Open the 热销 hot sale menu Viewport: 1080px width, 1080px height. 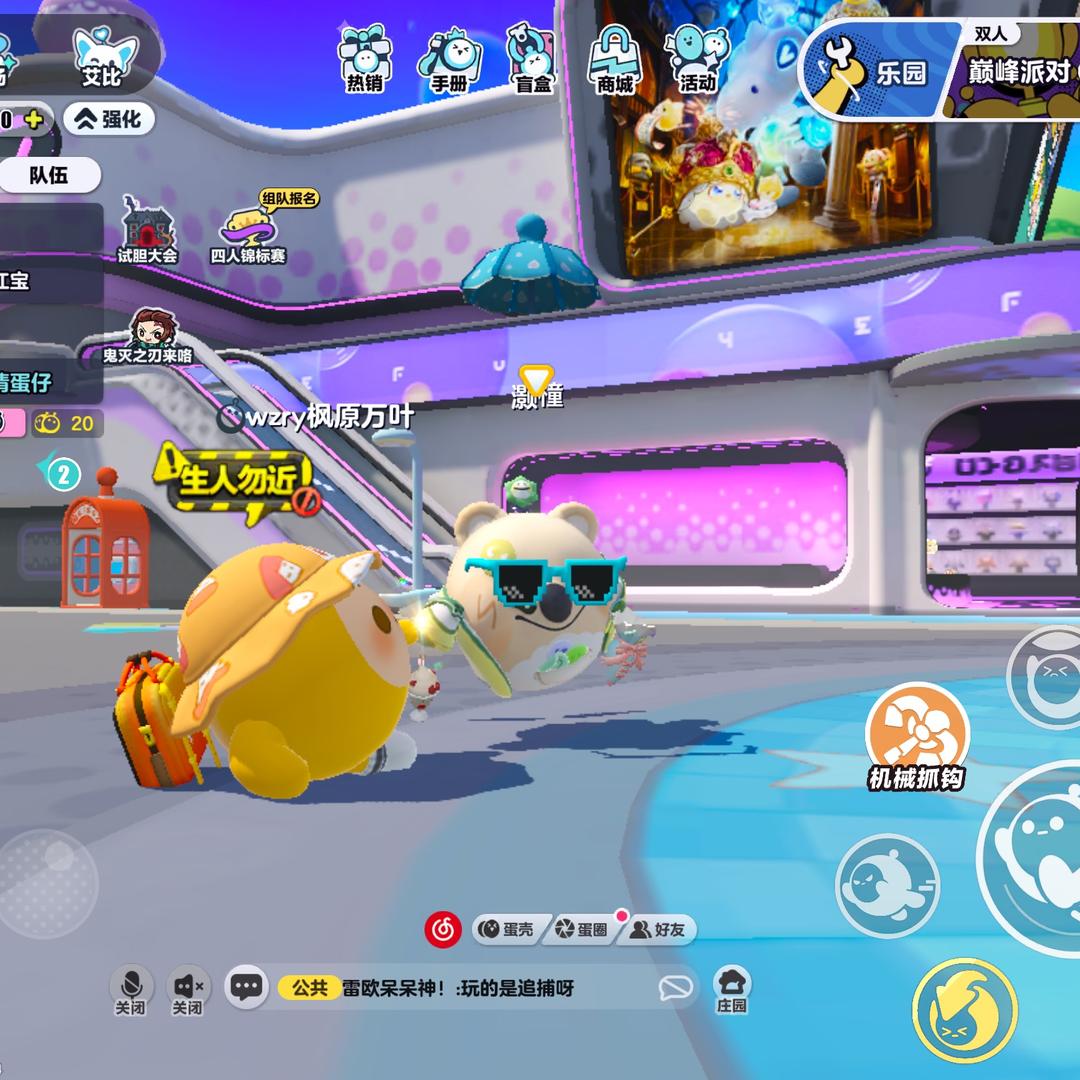[363, 59]
